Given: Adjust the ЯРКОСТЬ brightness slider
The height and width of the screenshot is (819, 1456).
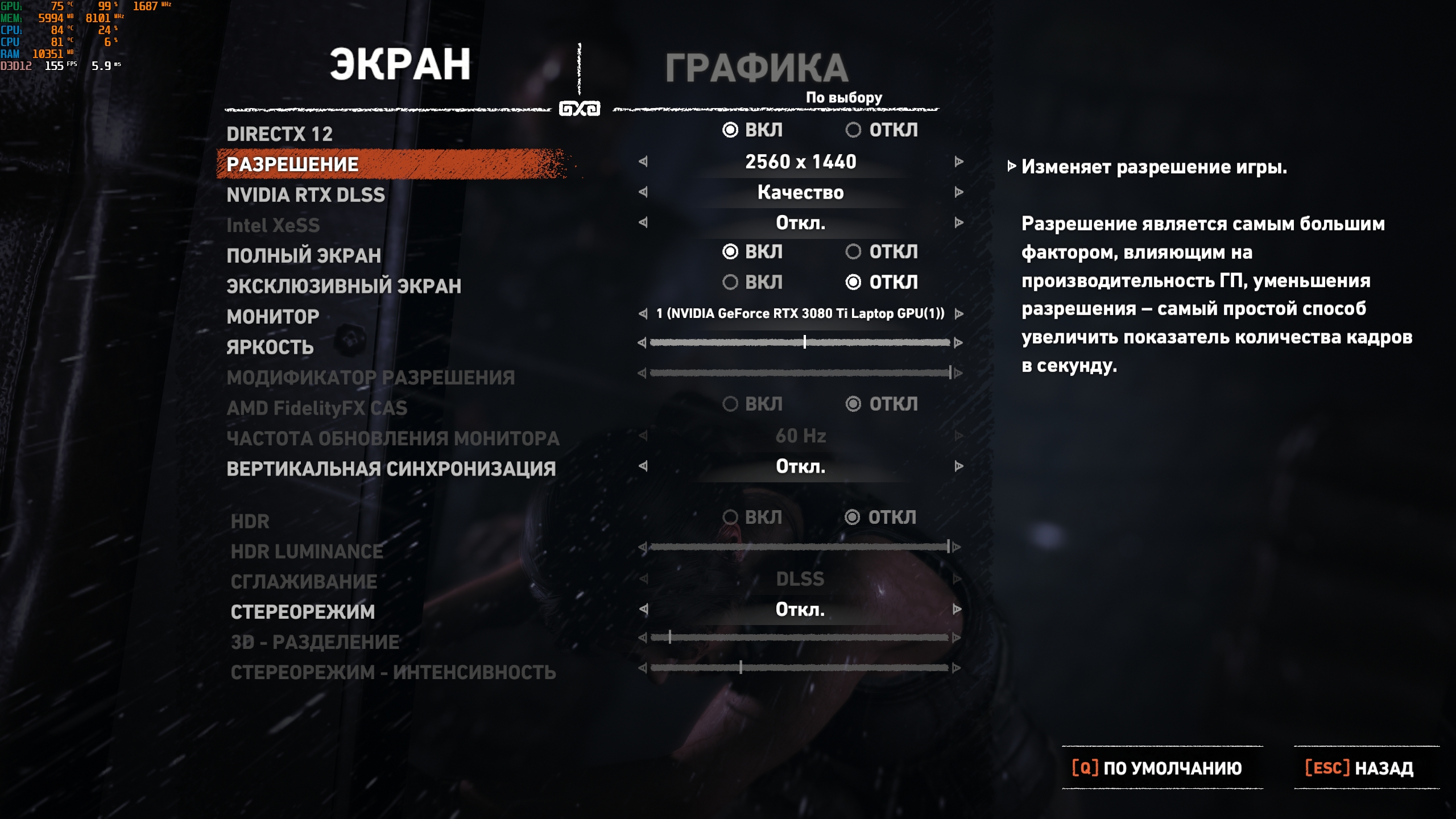Looking at the screenshot, I should [x=804, y=342].
